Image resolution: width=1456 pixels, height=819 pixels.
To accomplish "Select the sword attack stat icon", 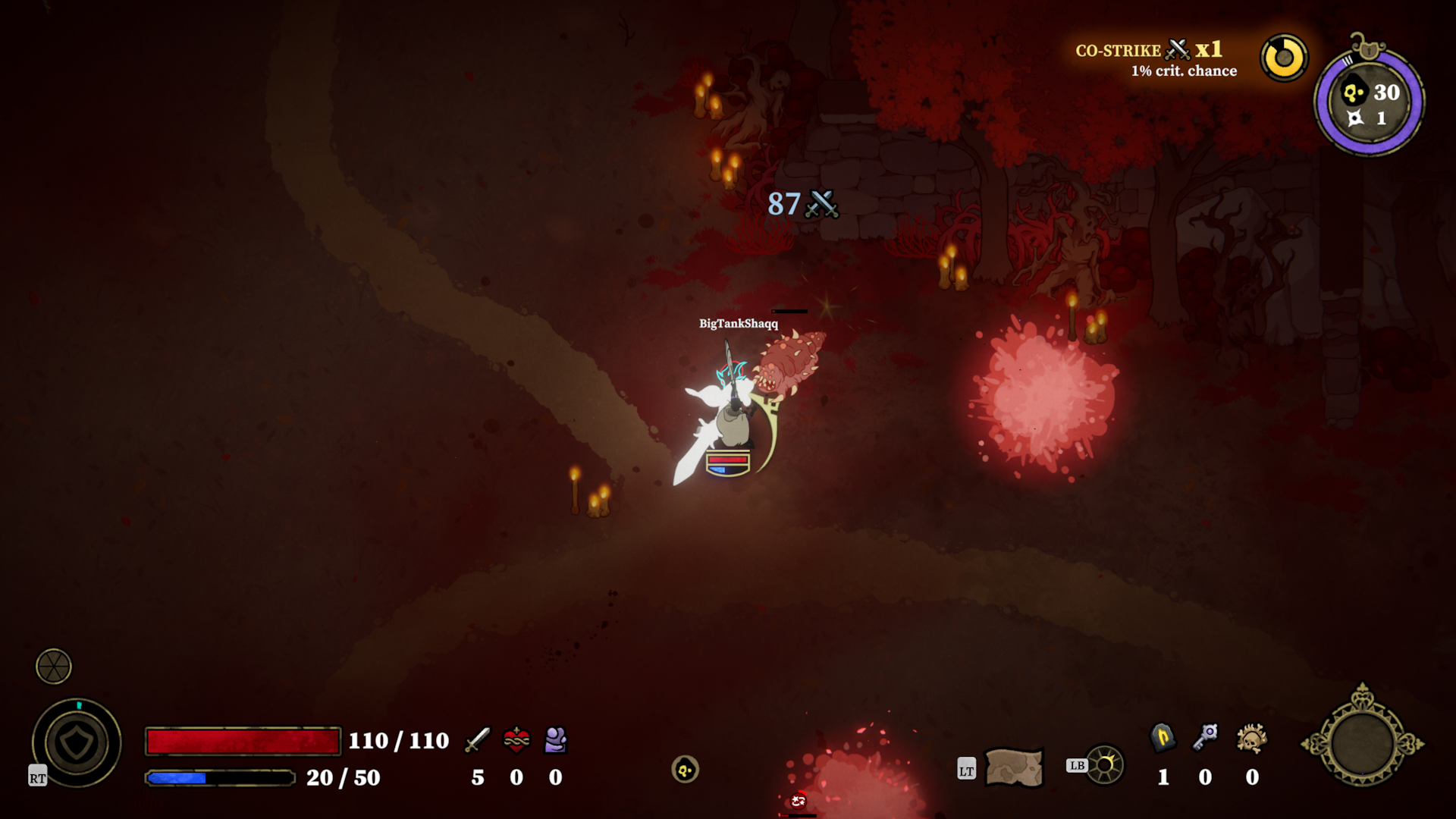I will click(478, 739).
